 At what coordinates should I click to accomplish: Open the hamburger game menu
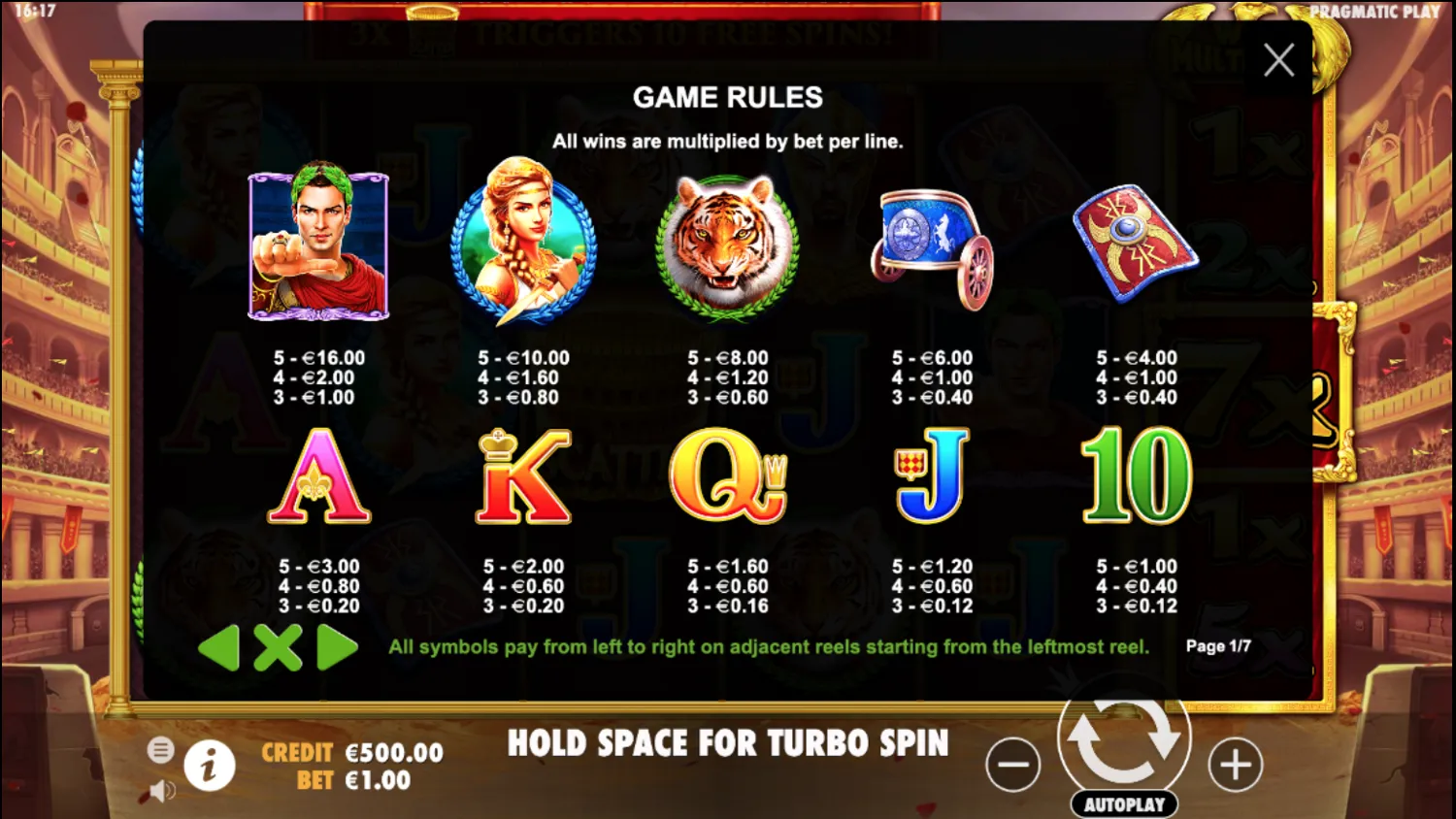tap(160, 749)
